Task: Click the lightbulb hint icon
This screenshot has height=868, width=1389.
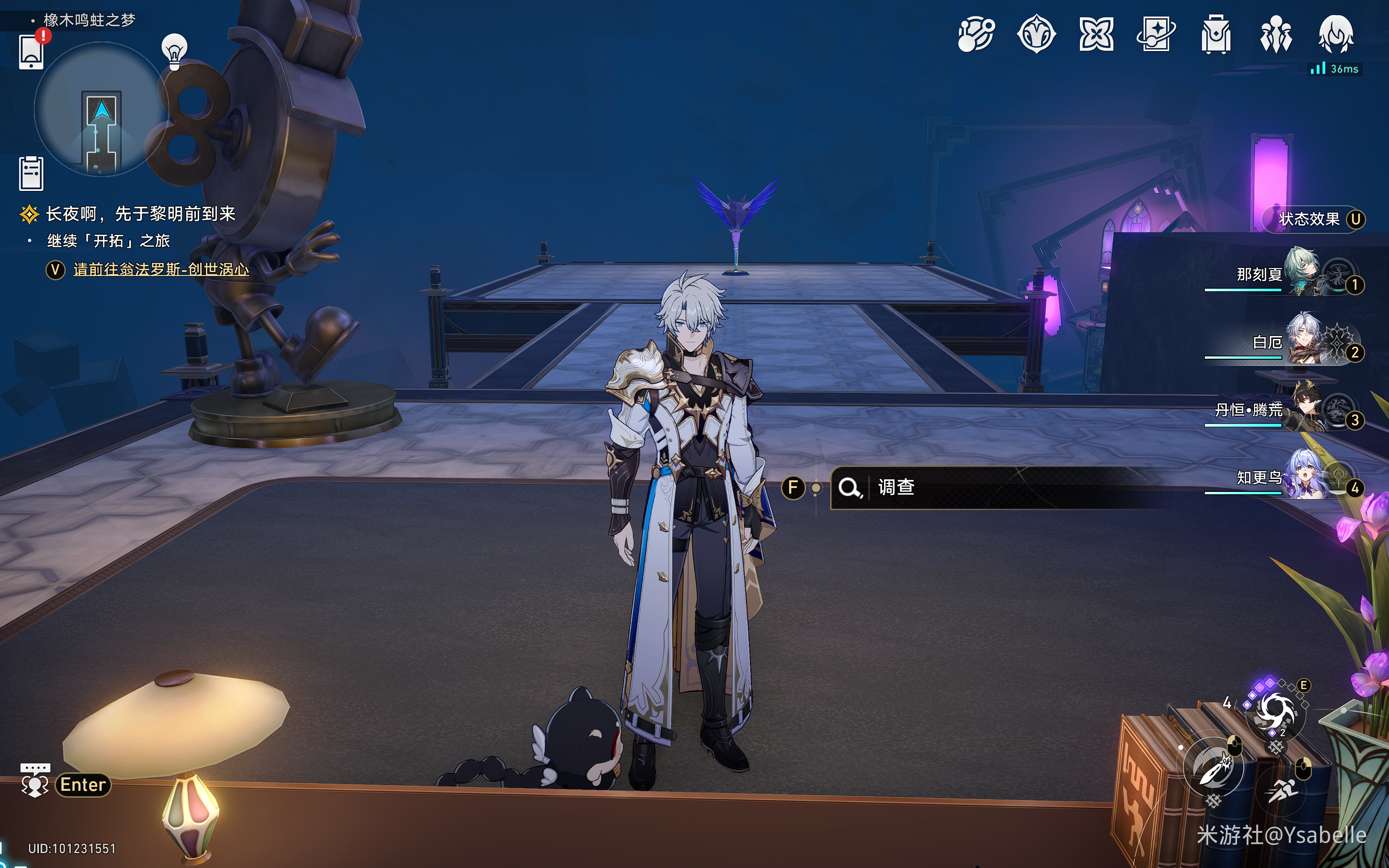Action: click(175, 51)
